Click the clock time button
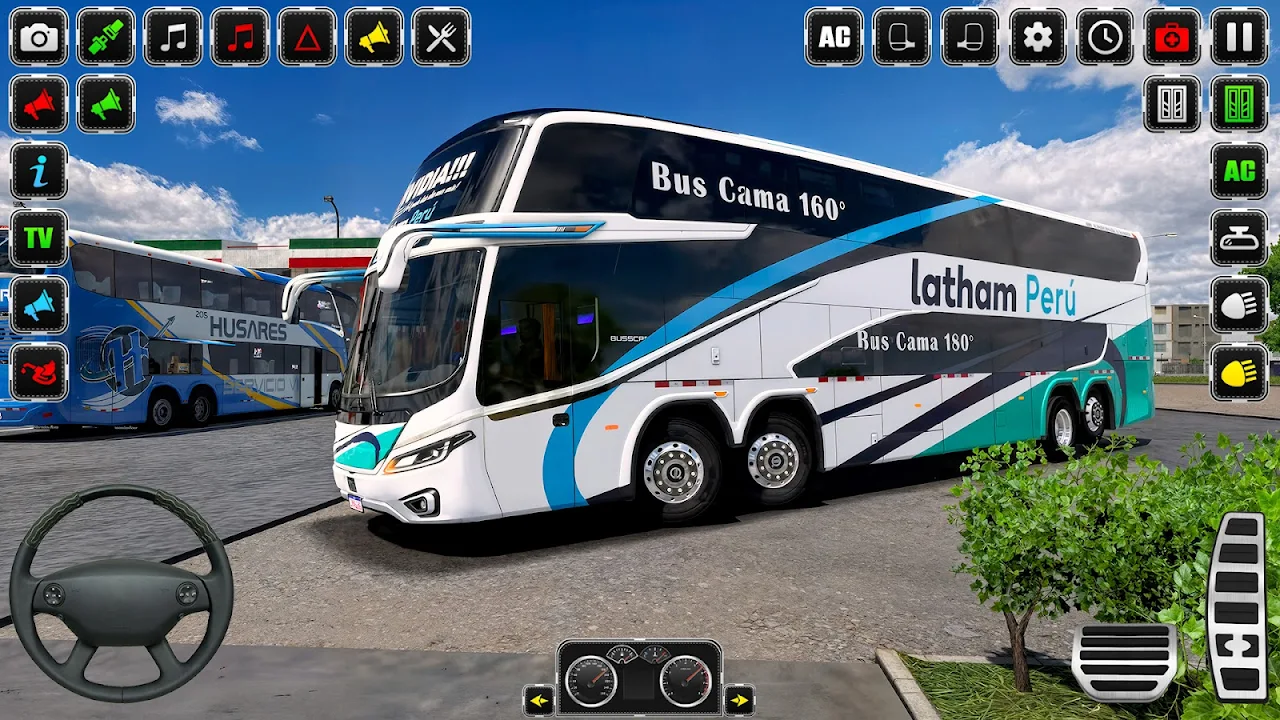Image resolution: width=1280 pixels, height=720 pixels. (x=1105, y=37)
